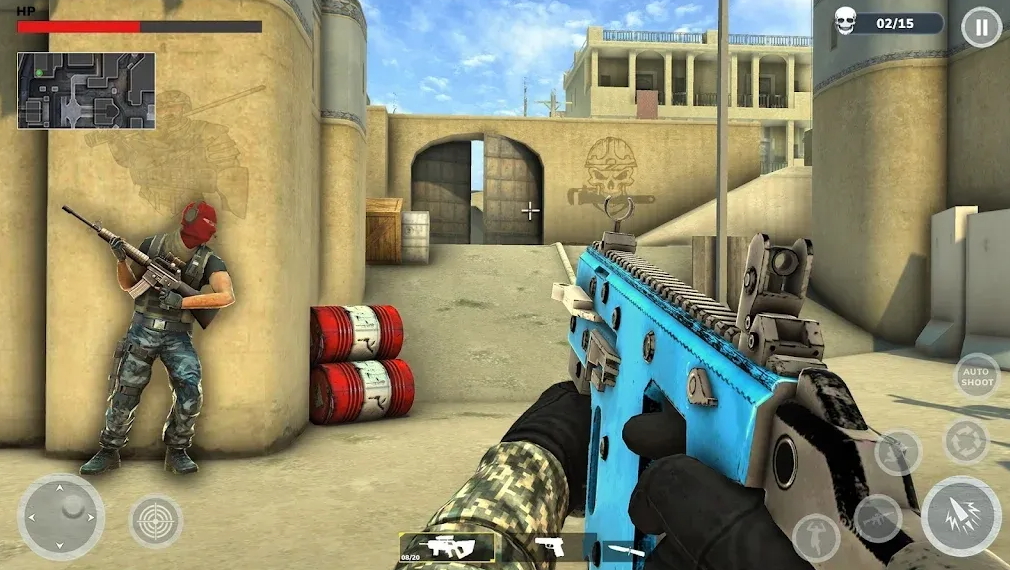Select the assault rifle weapon slot

[446, 547]
